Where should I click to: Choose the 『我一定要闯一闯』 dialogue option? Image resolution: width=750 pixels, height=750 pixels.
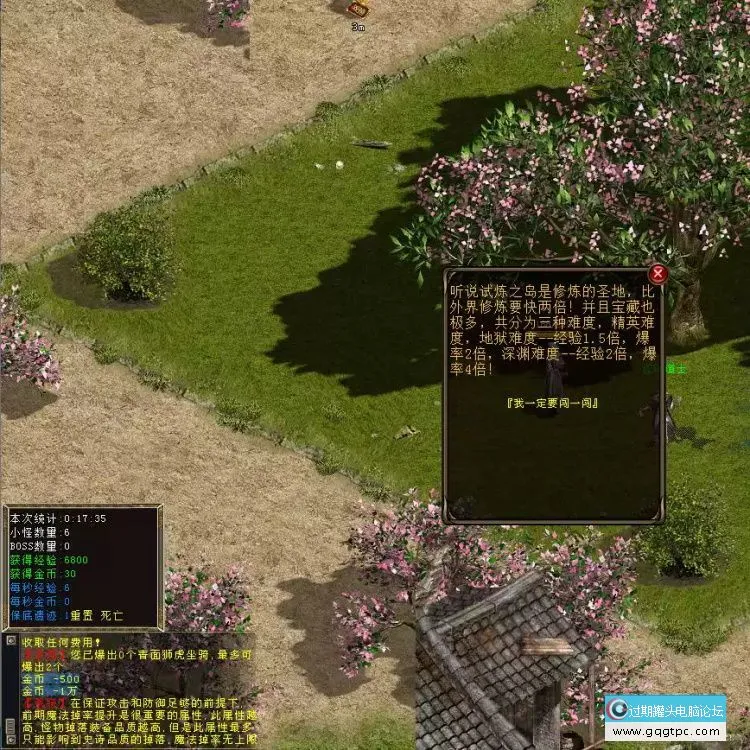point(552,402)
